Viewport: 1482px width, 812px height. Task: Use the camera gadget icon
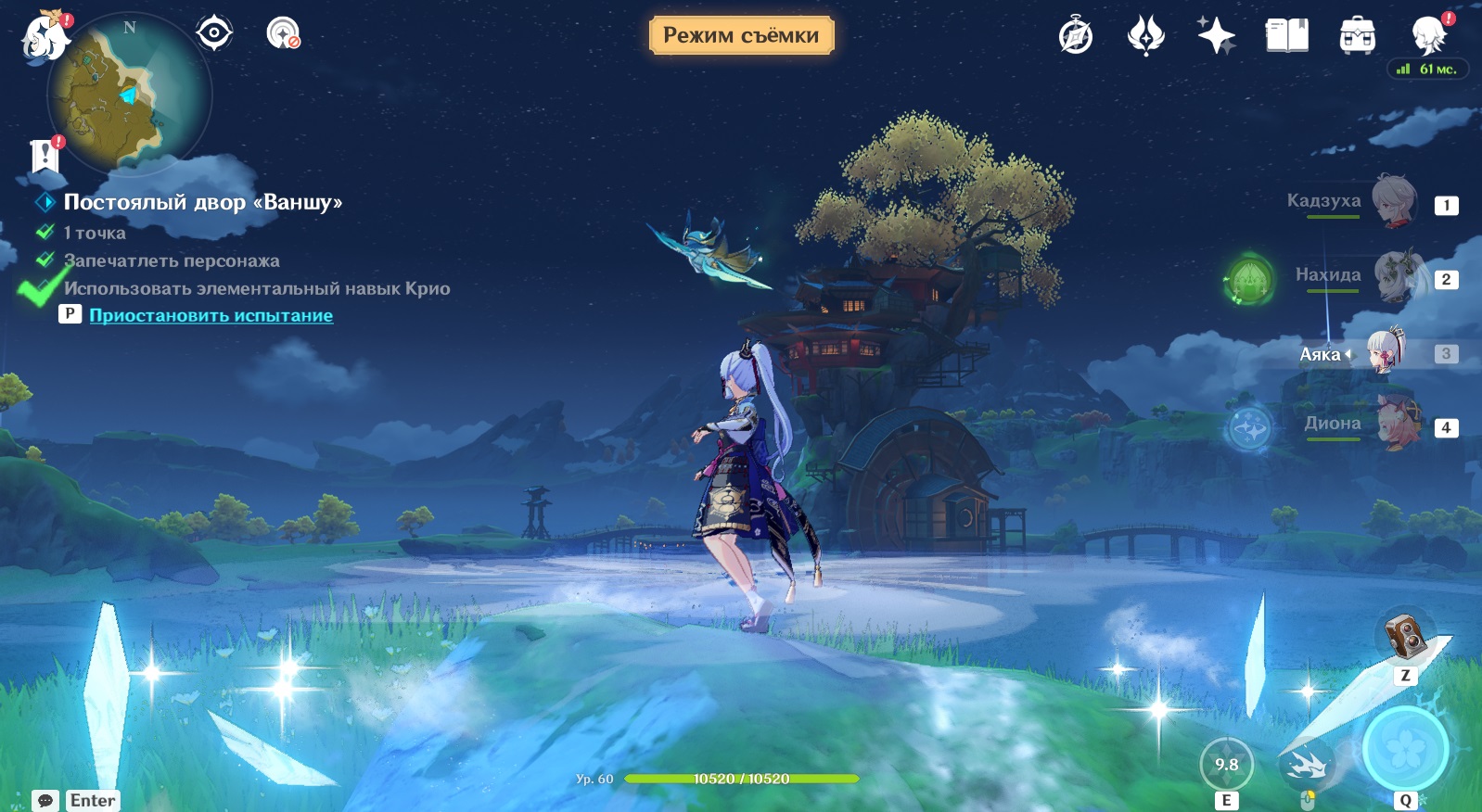[1406, 636]
